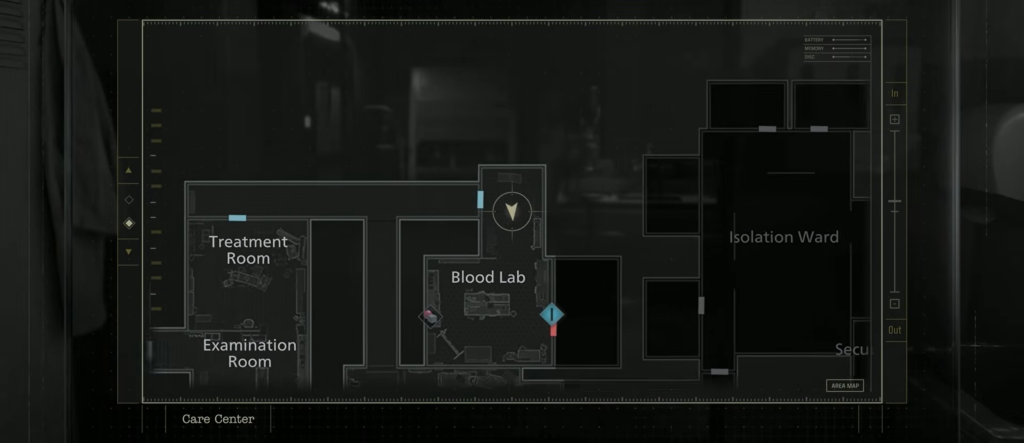Select the Treatment Room on map

click(x=248, y=250)
